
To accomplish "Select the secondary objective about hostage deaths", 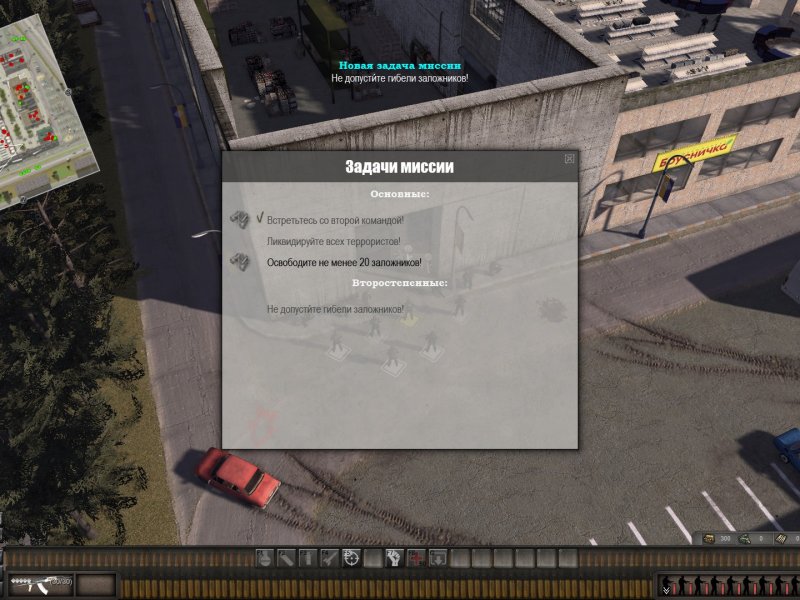I will click(x=348, y=310).
